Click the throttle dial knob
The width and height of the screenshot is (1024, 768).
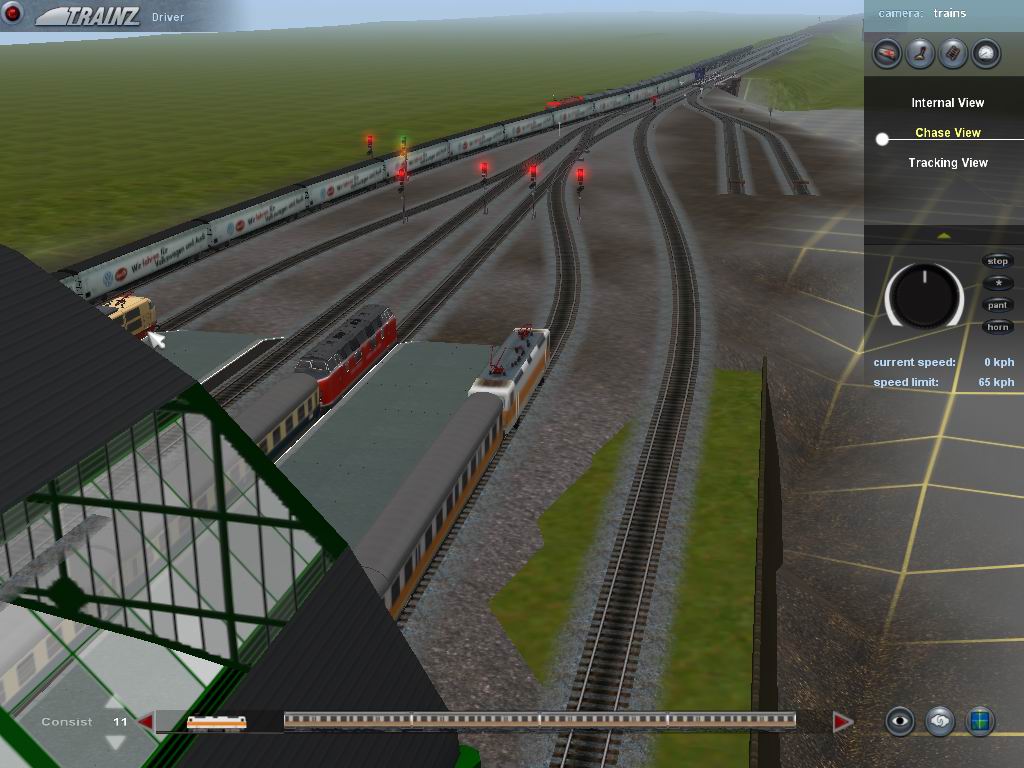tap(924, 296)
